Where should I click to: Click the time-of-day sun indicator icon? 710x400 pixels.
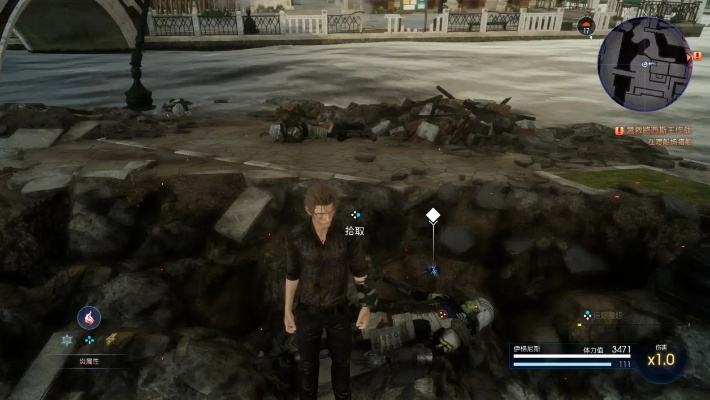click(586, 24)
